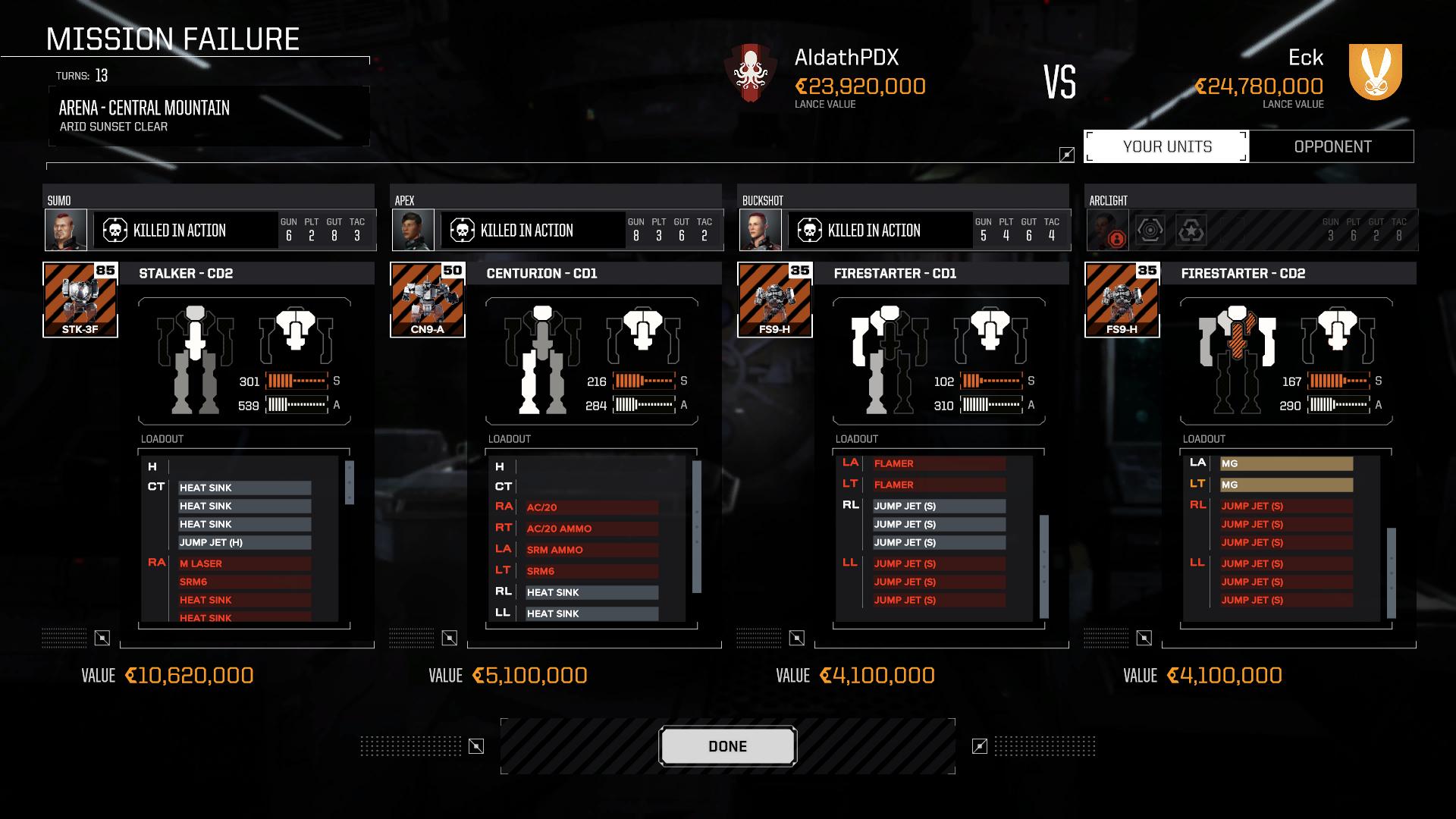Click Buckshot's Killed In Action skull icon
Image resolution: width=1456 pixels, height=819 pixels.
pos(811,231)
